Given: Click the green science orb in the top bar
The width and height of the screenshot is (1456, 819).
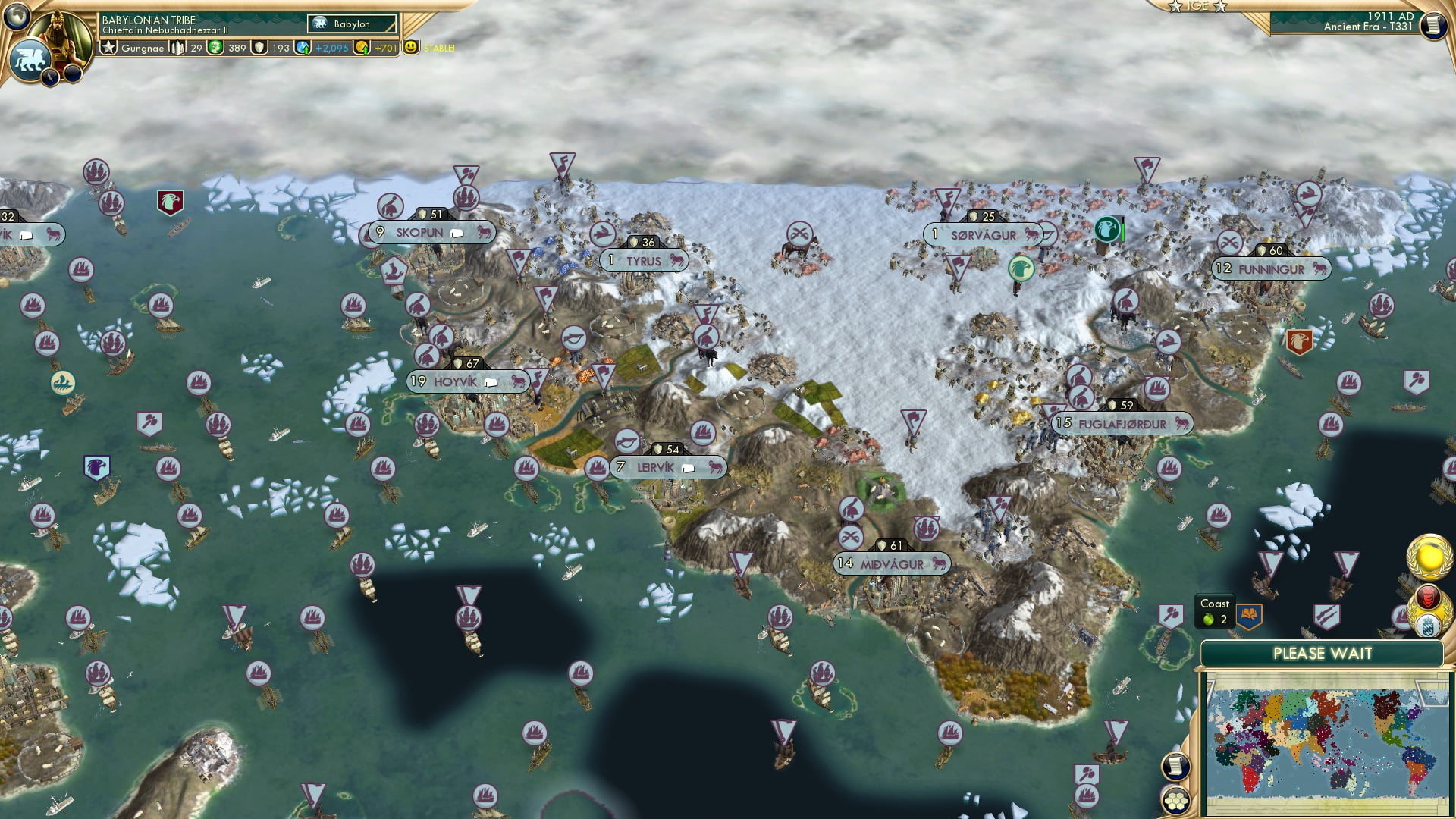Looking at the screenshot, I should [x=215, y=49].
